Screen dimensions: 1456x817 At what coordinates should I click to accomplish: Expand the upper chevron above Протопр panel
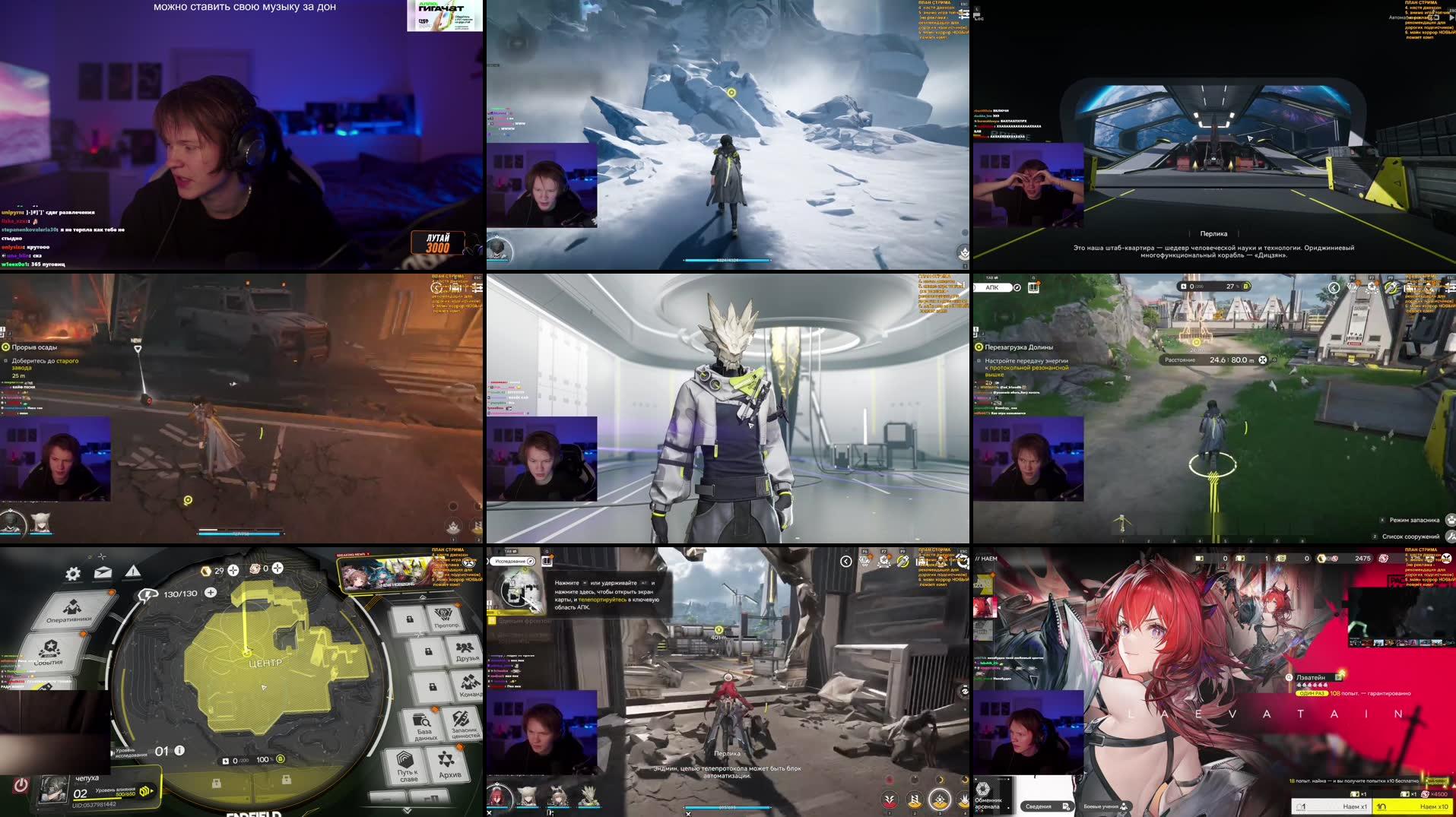423,597
